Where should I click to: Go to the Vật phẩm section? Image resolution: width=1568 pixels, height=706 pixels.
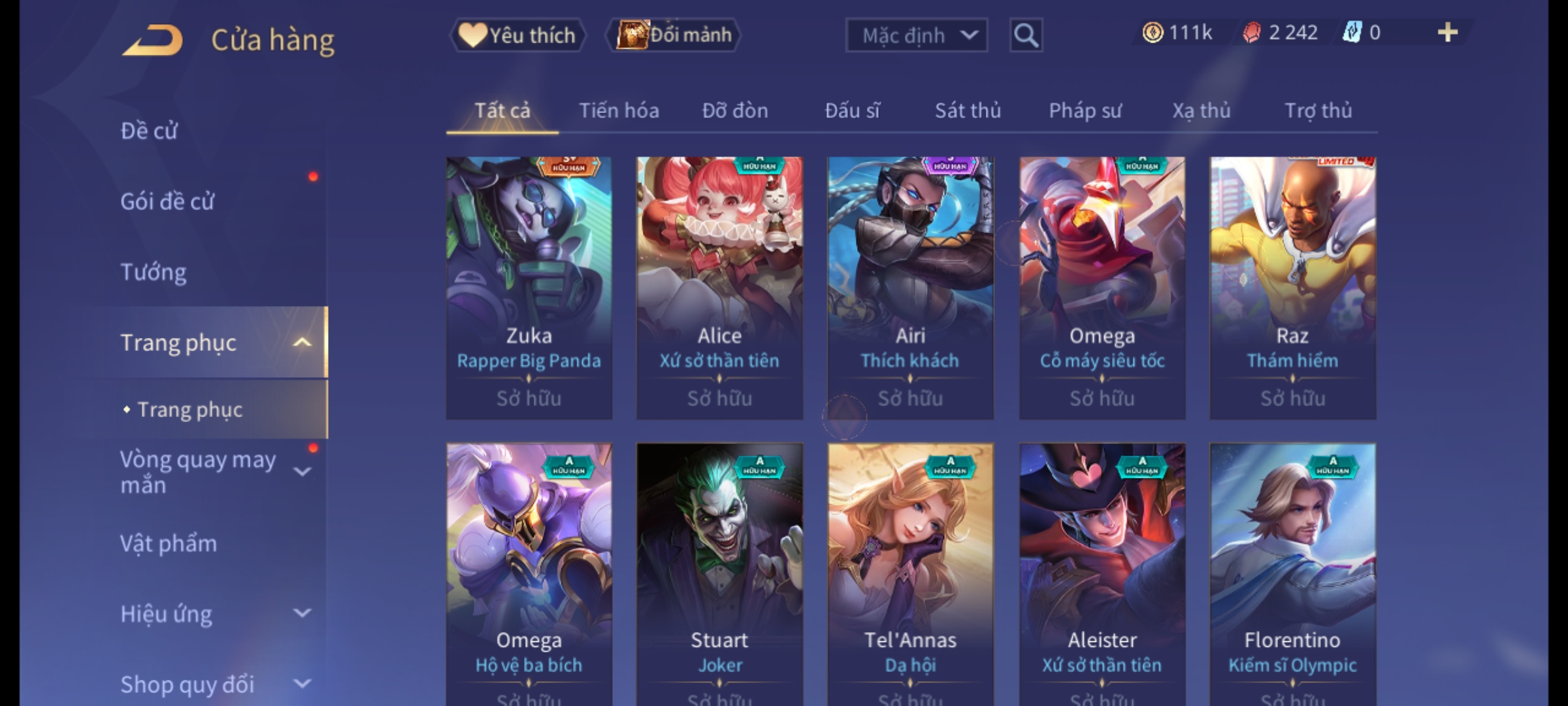point(169,544)
